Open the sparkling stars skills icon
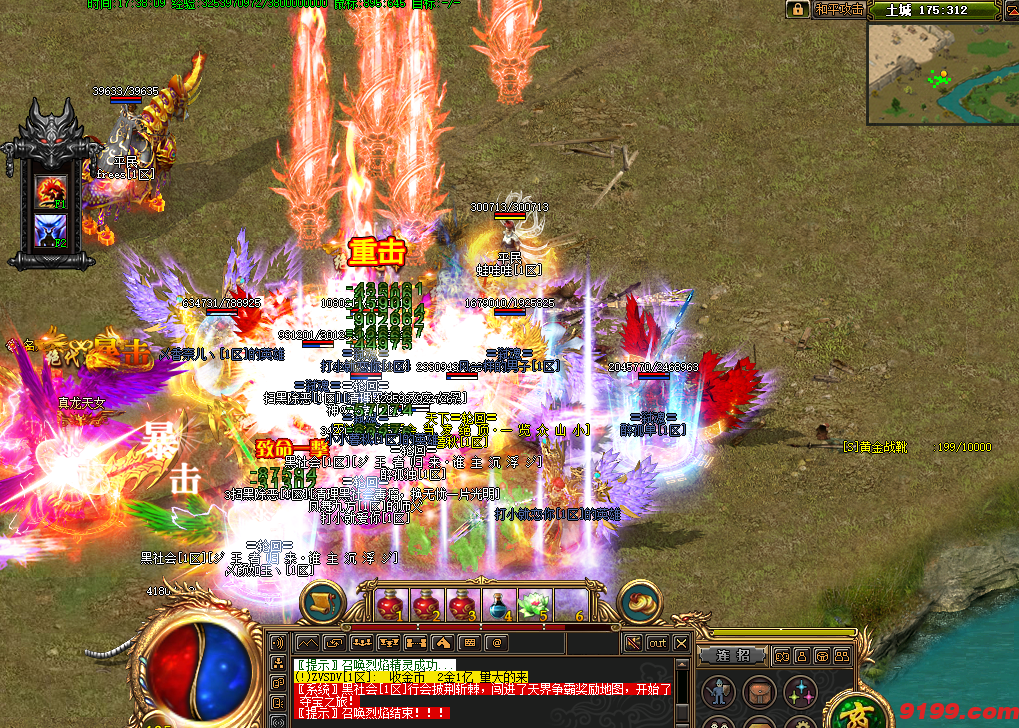Screen dimensions: 1019x728 (799, 691)
